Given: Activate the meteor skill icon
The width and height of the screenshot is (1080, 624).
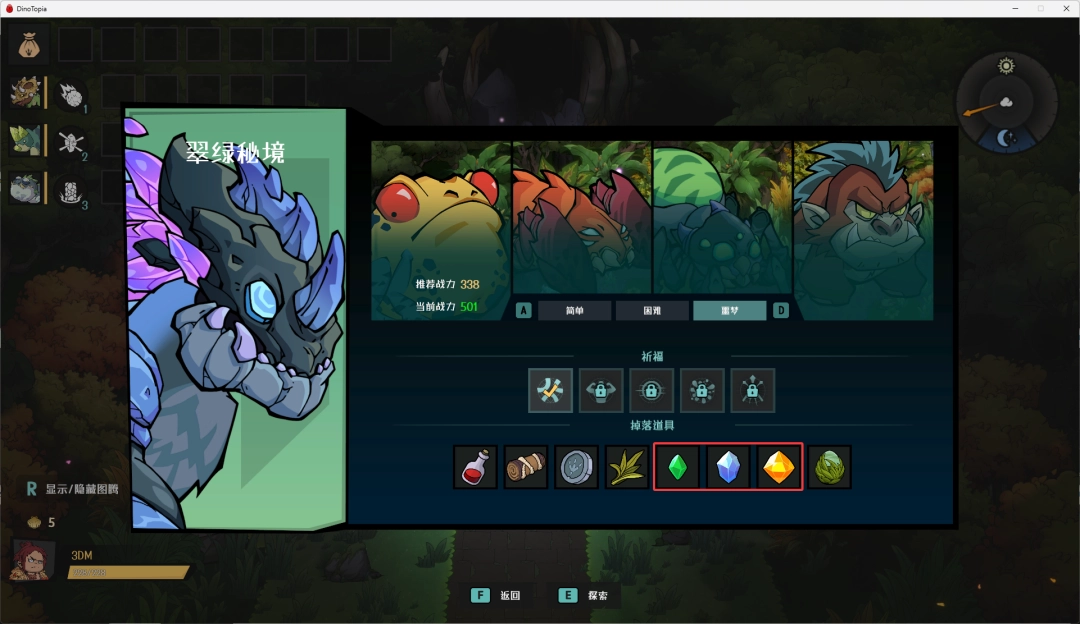Looking at the screenshot, I should (x=70, y=95).
